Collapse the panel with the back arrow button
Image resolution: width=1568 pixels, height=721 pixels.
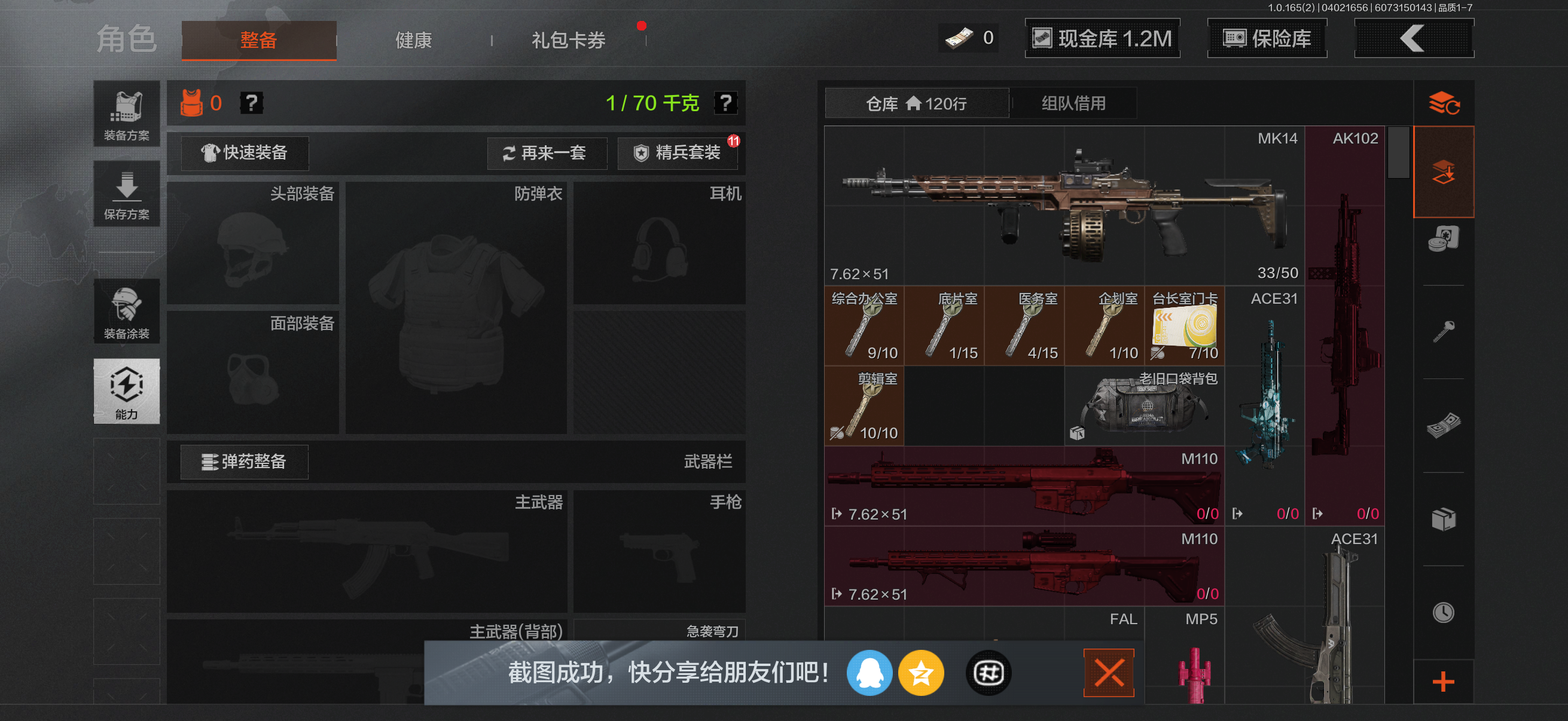(x=1413, y=38)
